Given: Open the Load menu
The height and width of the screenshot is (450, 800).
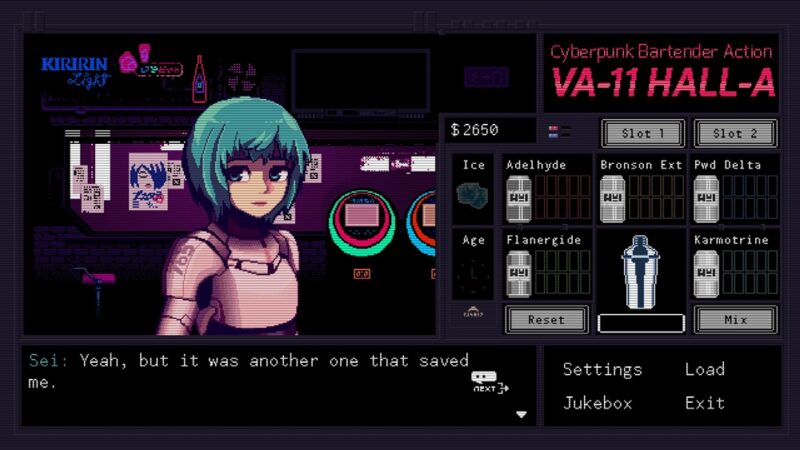Looking at the screenshot, I should [x=704, y=369].
